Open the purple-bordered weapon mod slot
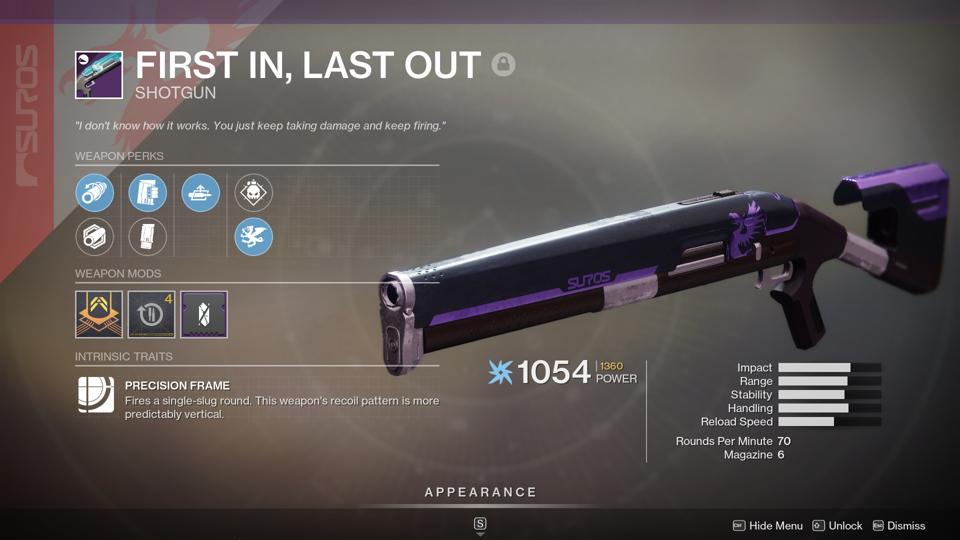The image size is (960, 540). pyautogui.click(x=204, y=315)
